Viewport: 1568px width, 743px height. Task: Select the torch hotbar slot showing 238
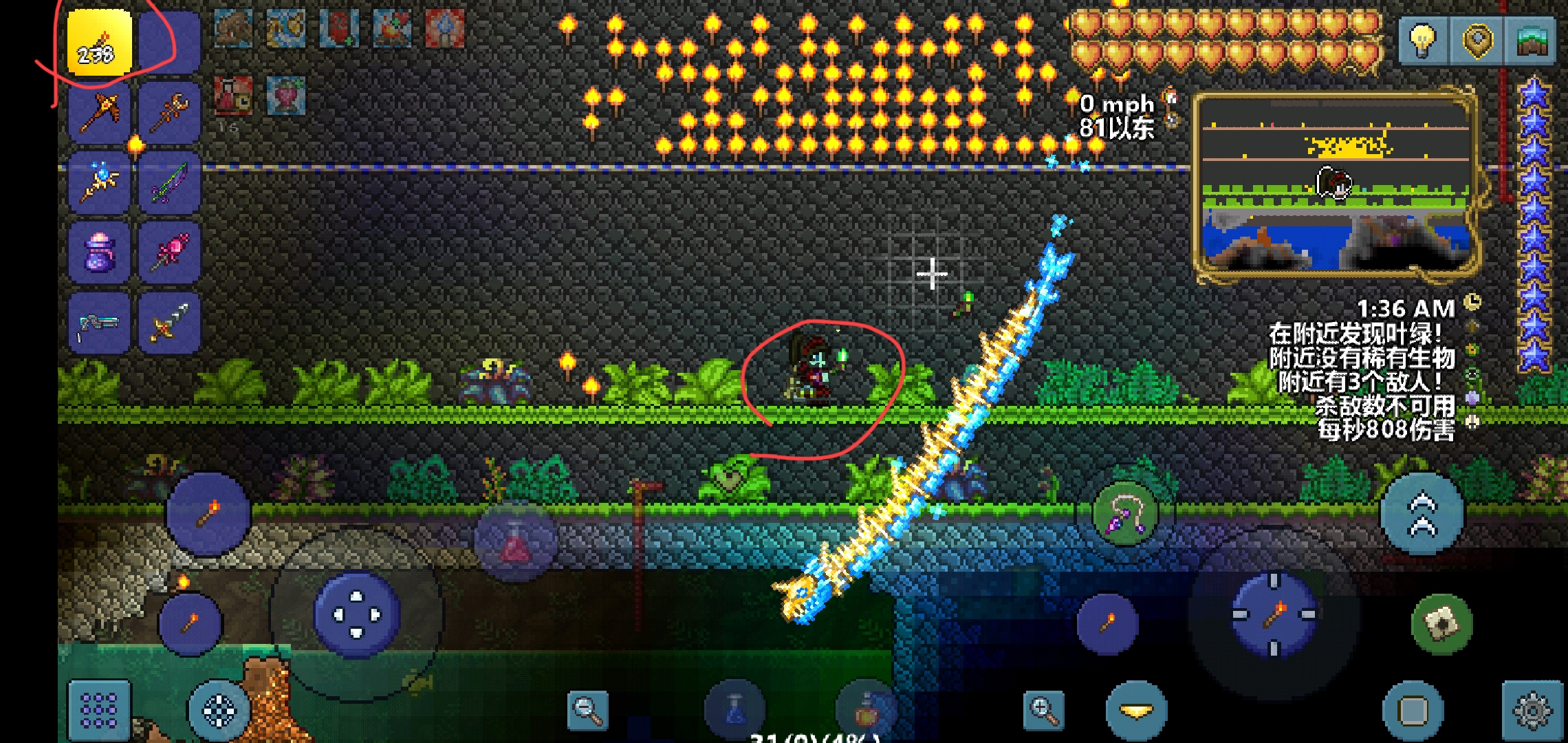pos(99,43)
